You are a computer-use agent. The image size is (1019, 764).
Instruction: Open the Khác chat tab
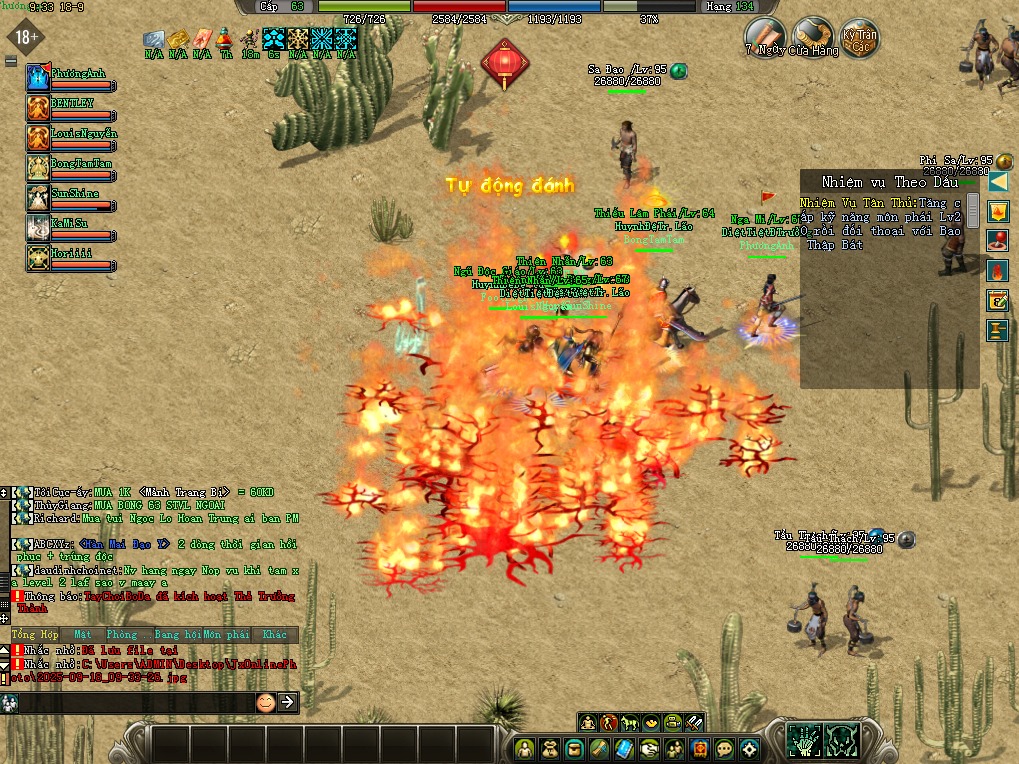pos(274,635)
